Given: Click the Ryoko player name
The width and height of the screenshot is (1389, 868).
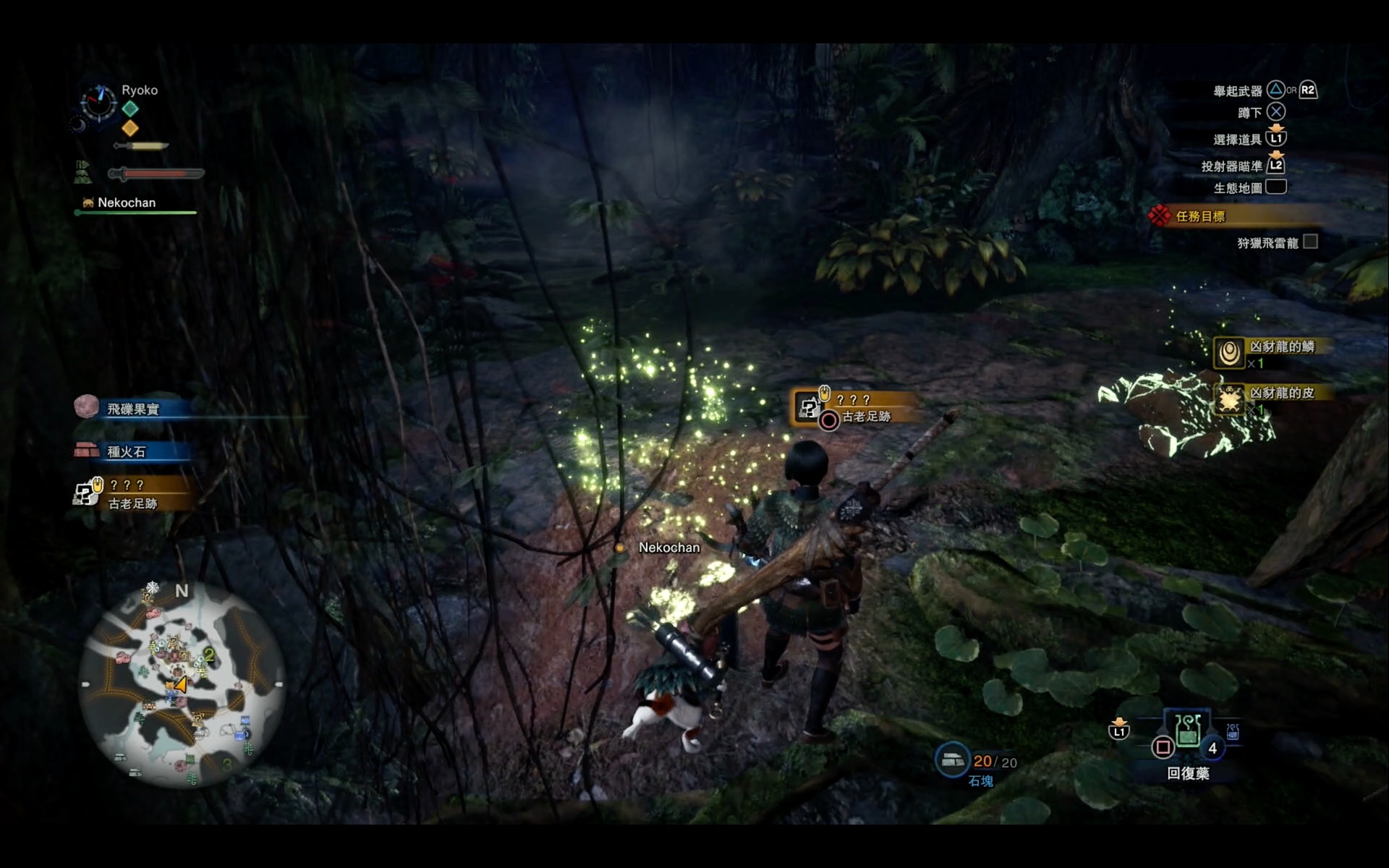Looking at the screenshot, I should 140,90.
